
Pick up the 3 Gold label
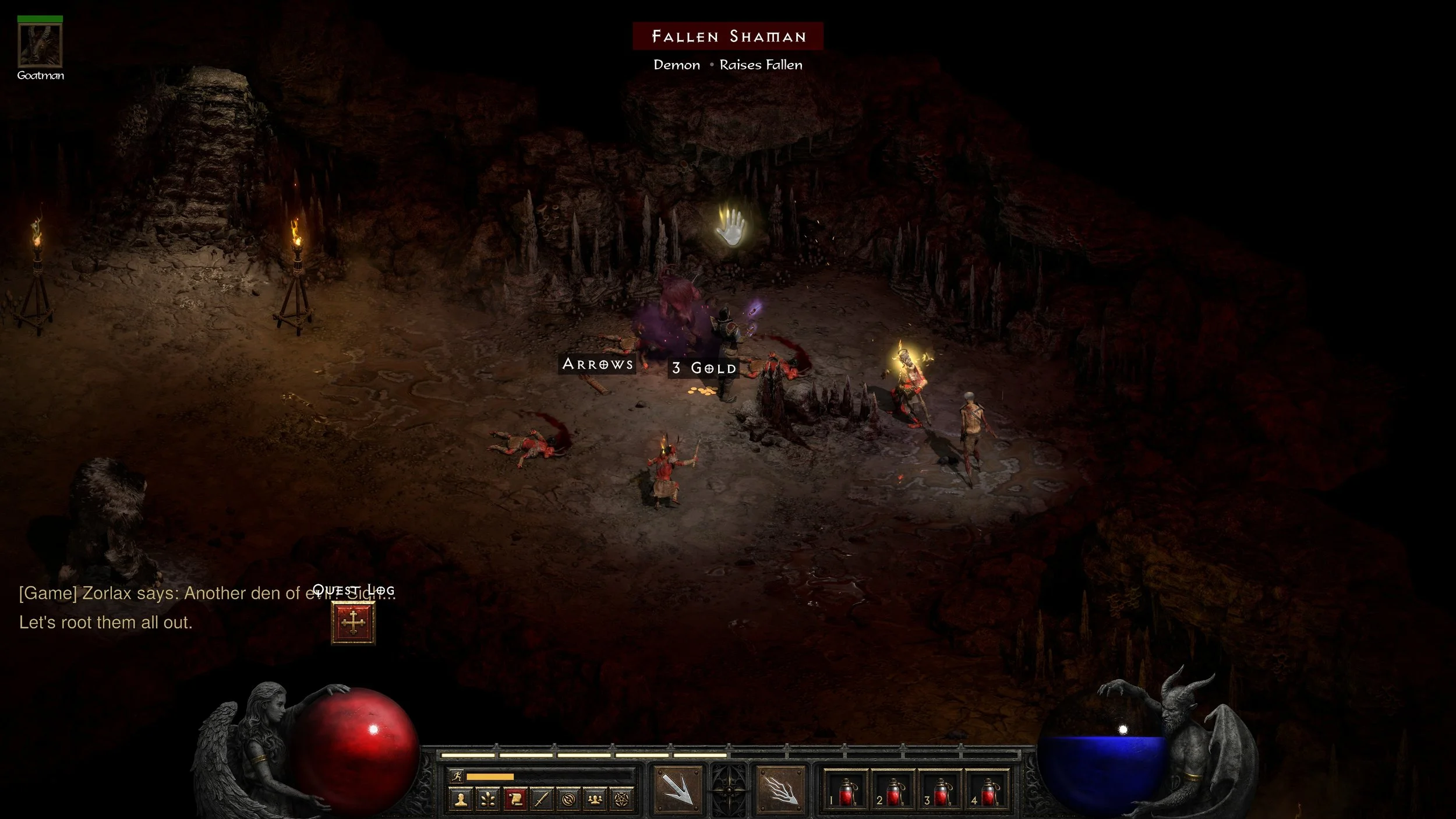tap(704, 368)
